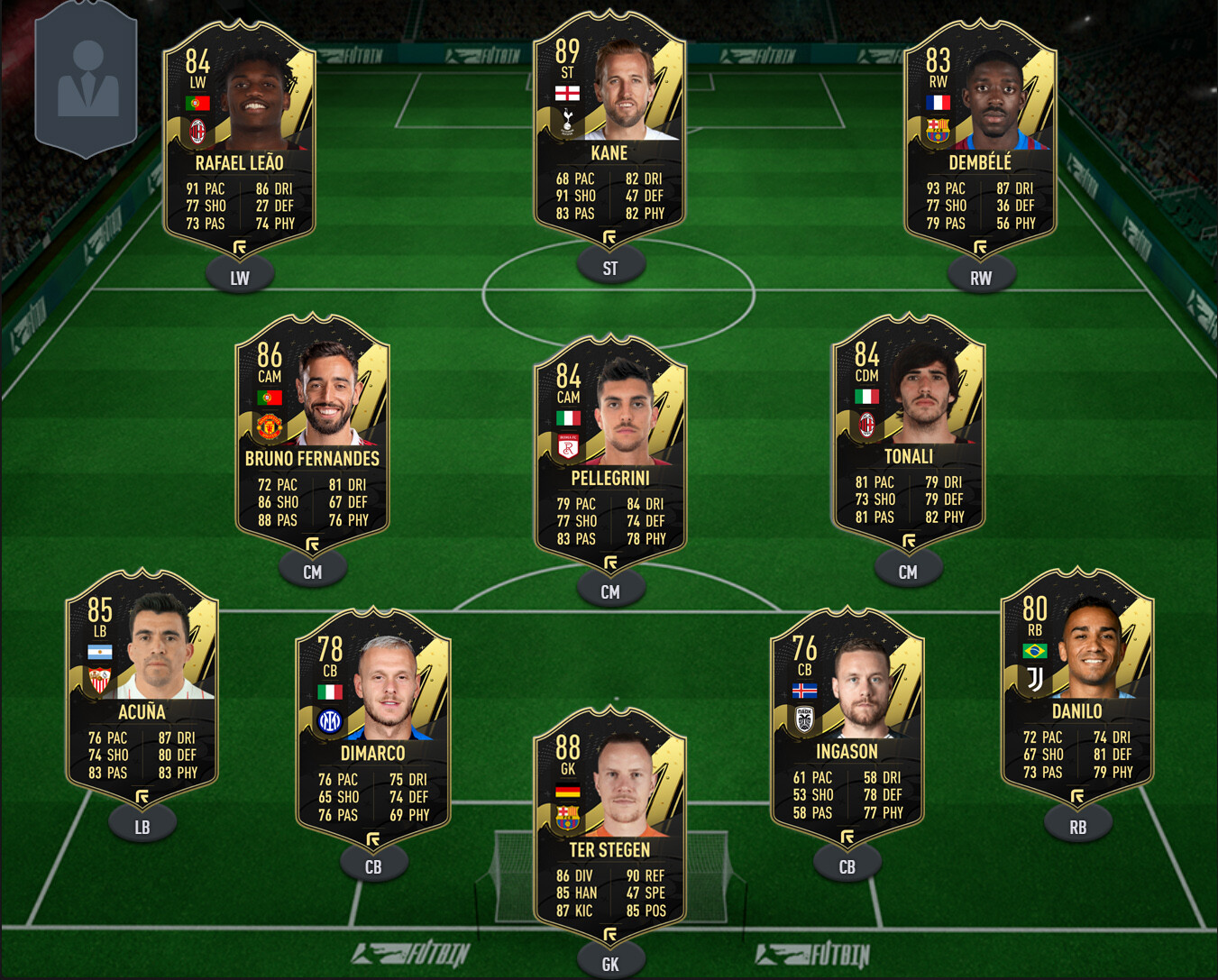Click the LW position badge below Rafael Leão

239,279
